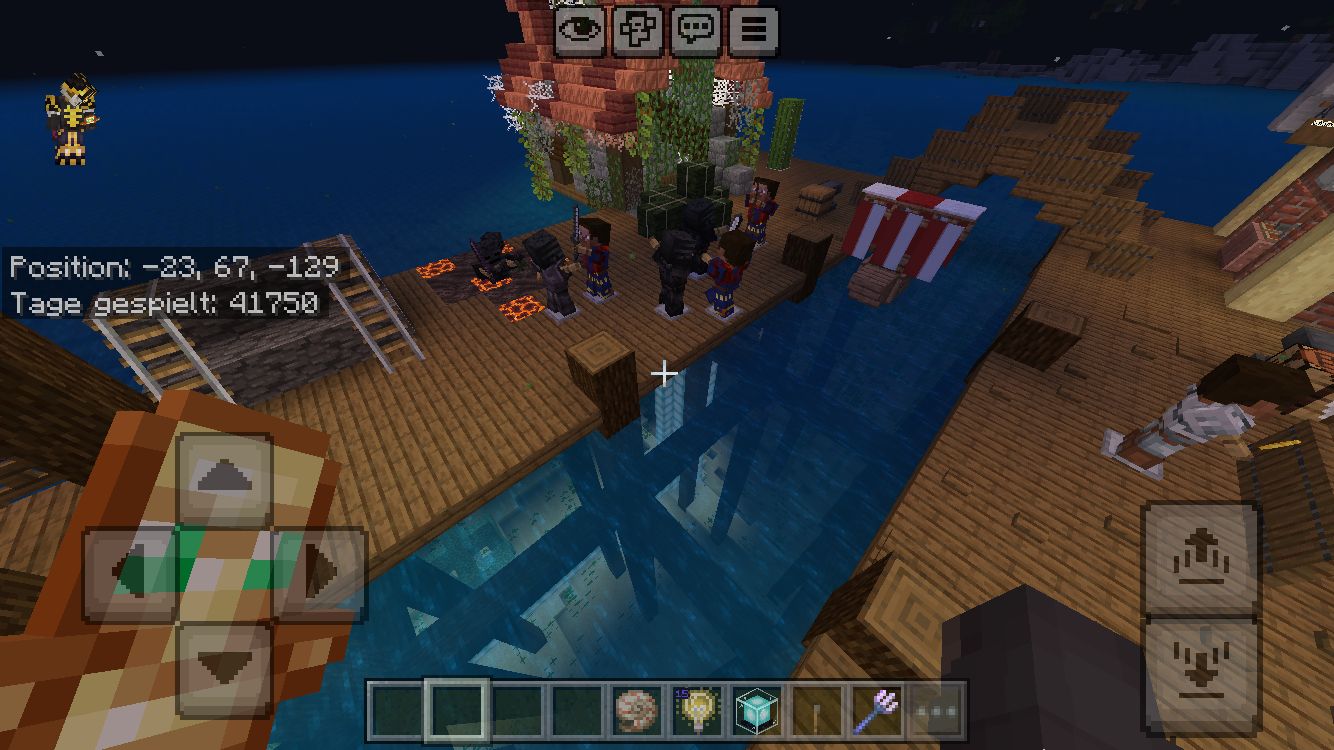Tap the fly down button
The width and height of the screenshot is (1334, 750).
click(1200, 665)
